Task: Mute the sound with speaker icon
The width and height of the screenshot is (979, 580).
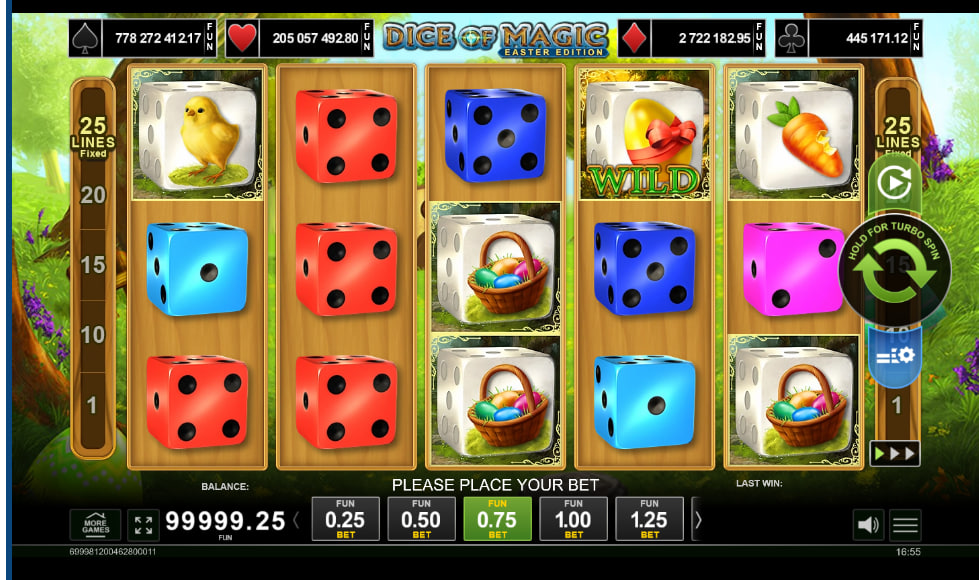Action: click(x=869, y=524)
